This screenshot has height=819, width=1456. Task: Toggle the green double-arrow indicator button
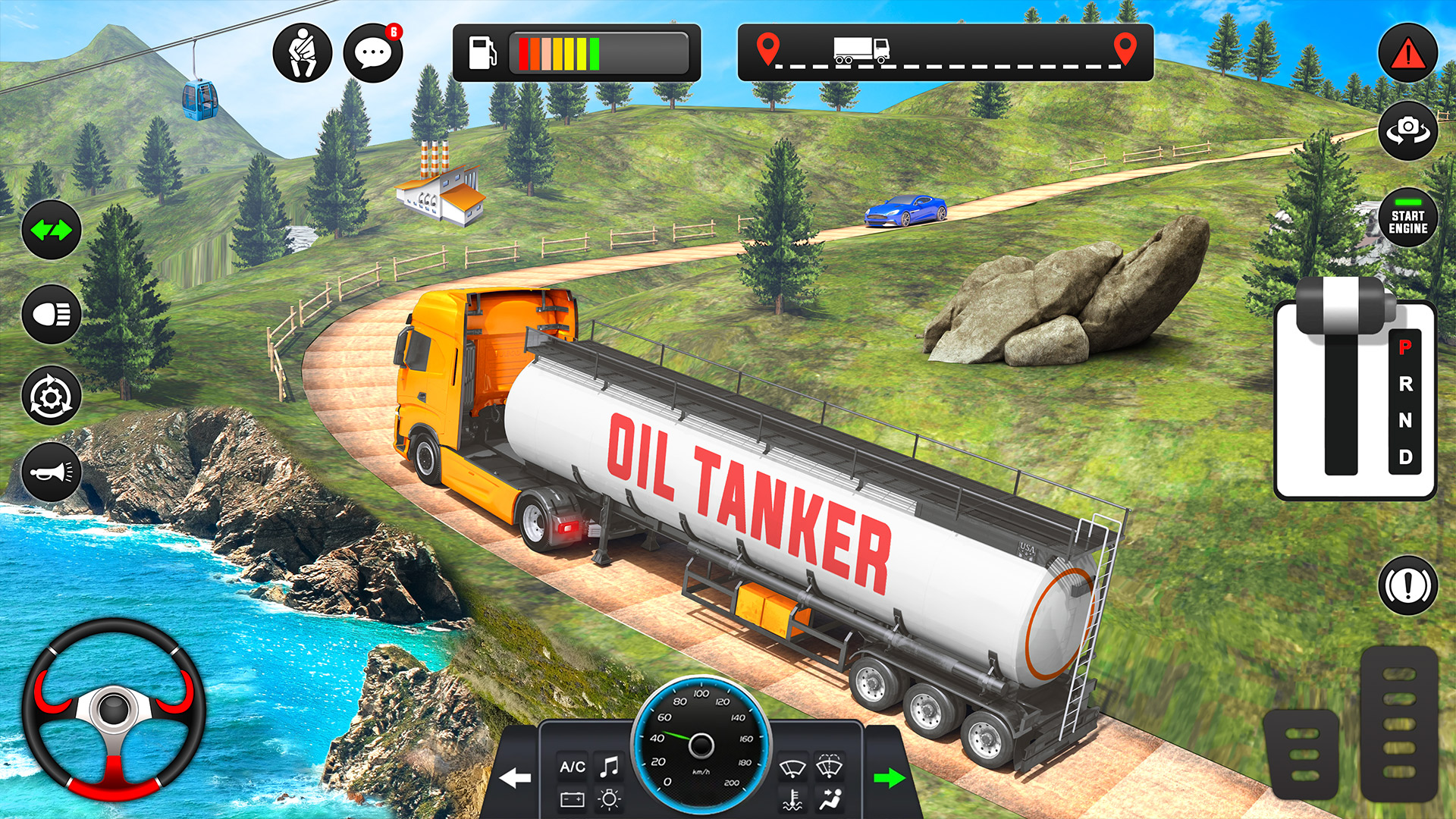[x=52, y=229]
